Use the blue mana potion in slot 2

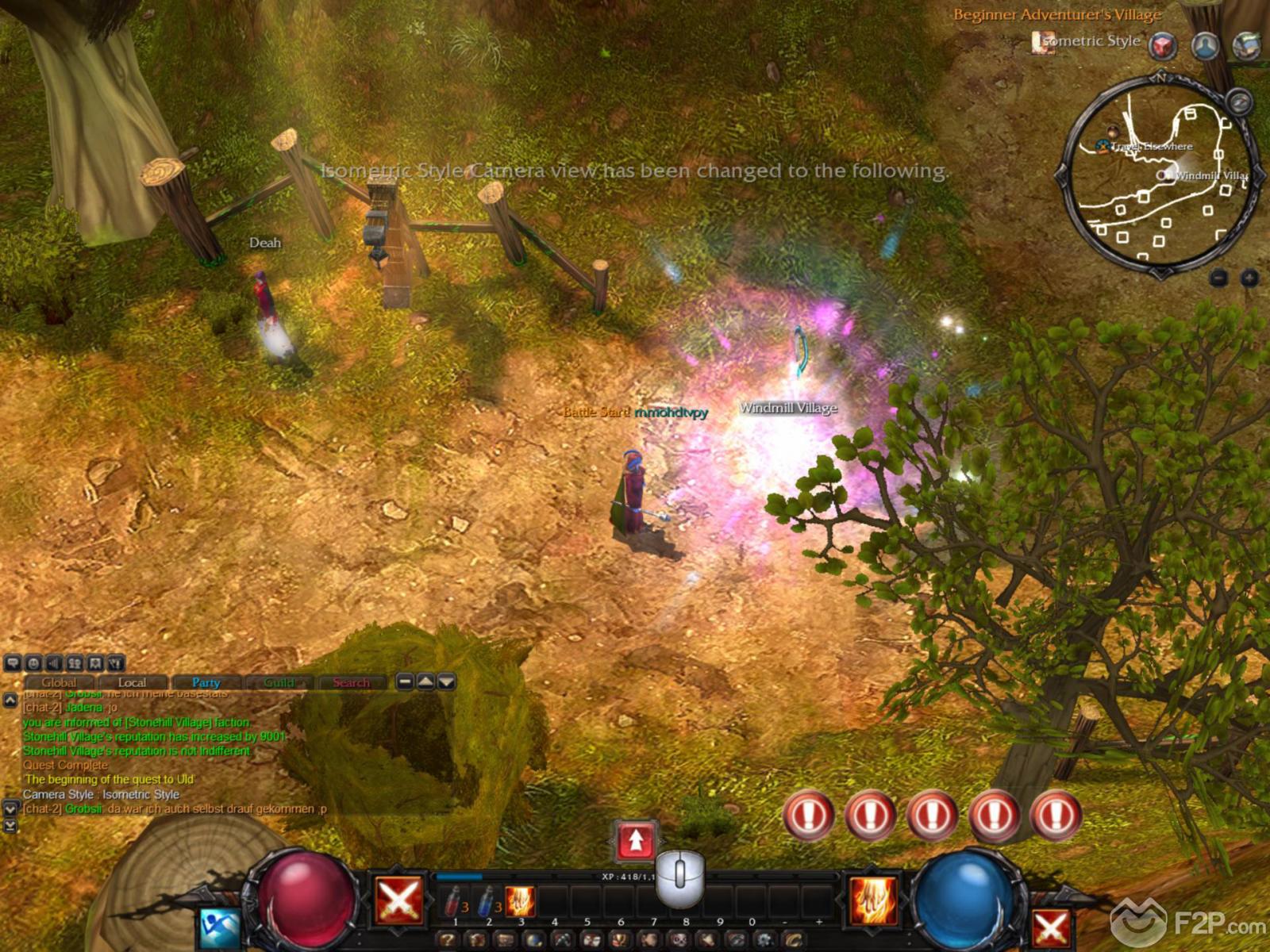click(x=487, y=901)
